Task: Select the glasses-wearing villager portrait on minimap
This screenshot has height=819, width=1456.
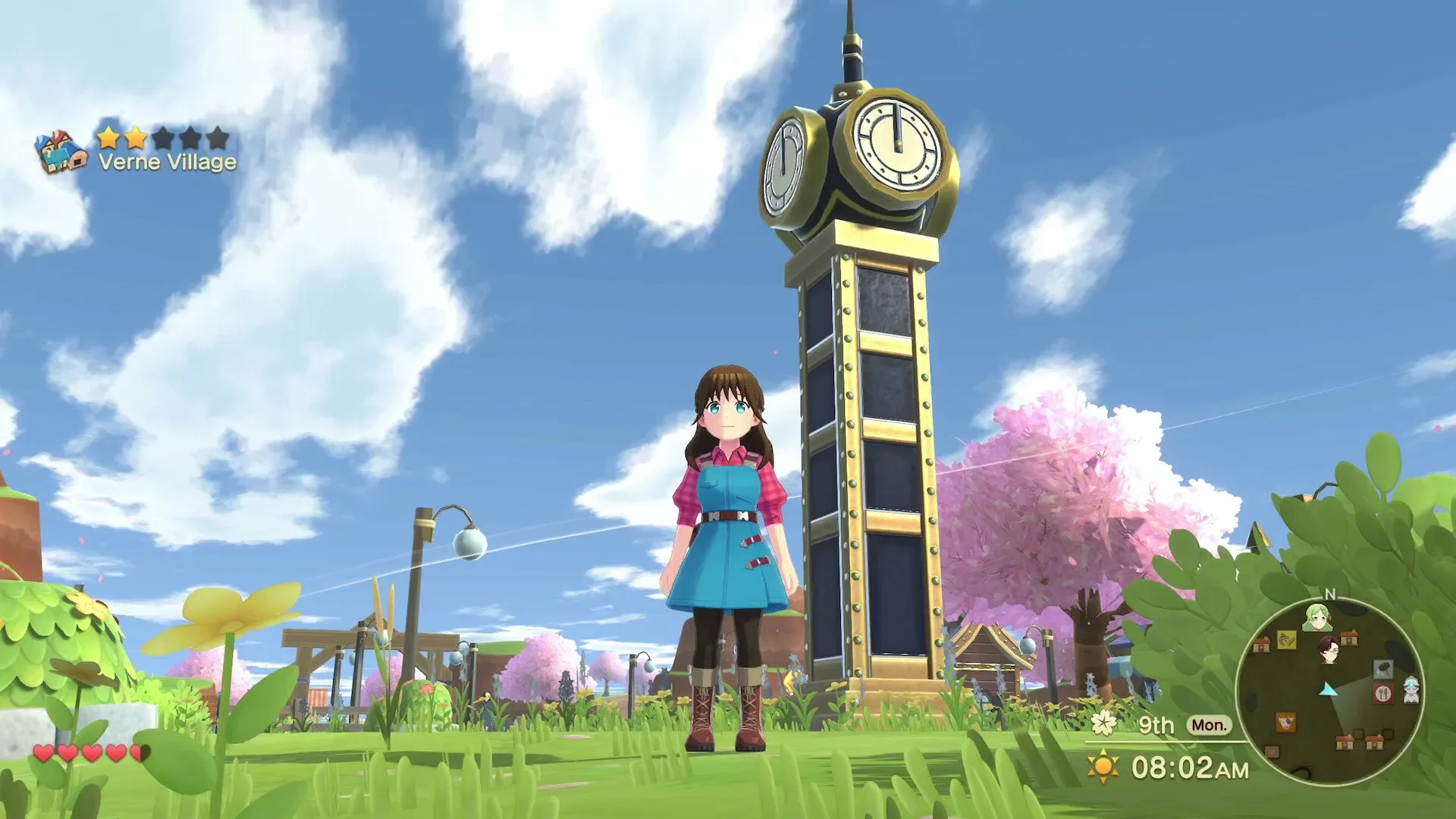Action: (1330, 649)
